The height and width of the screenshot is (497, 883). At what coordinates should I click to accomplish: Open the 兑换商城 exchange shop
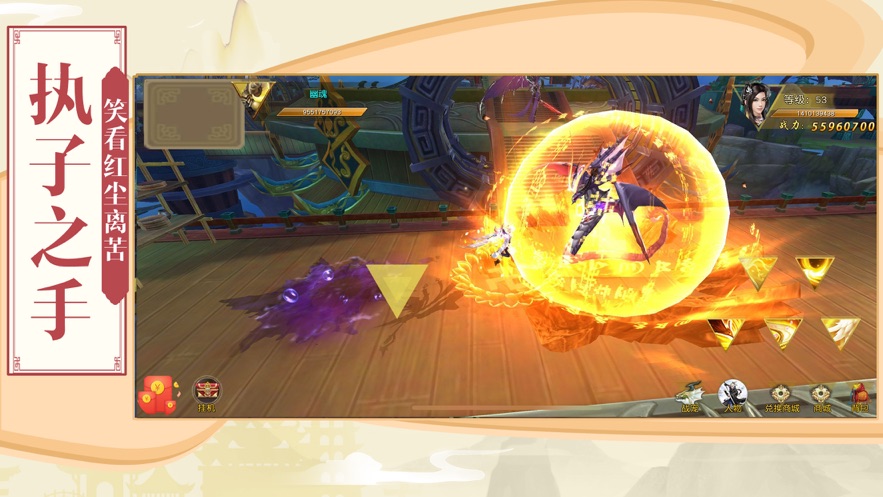click(x=782, y=397)
